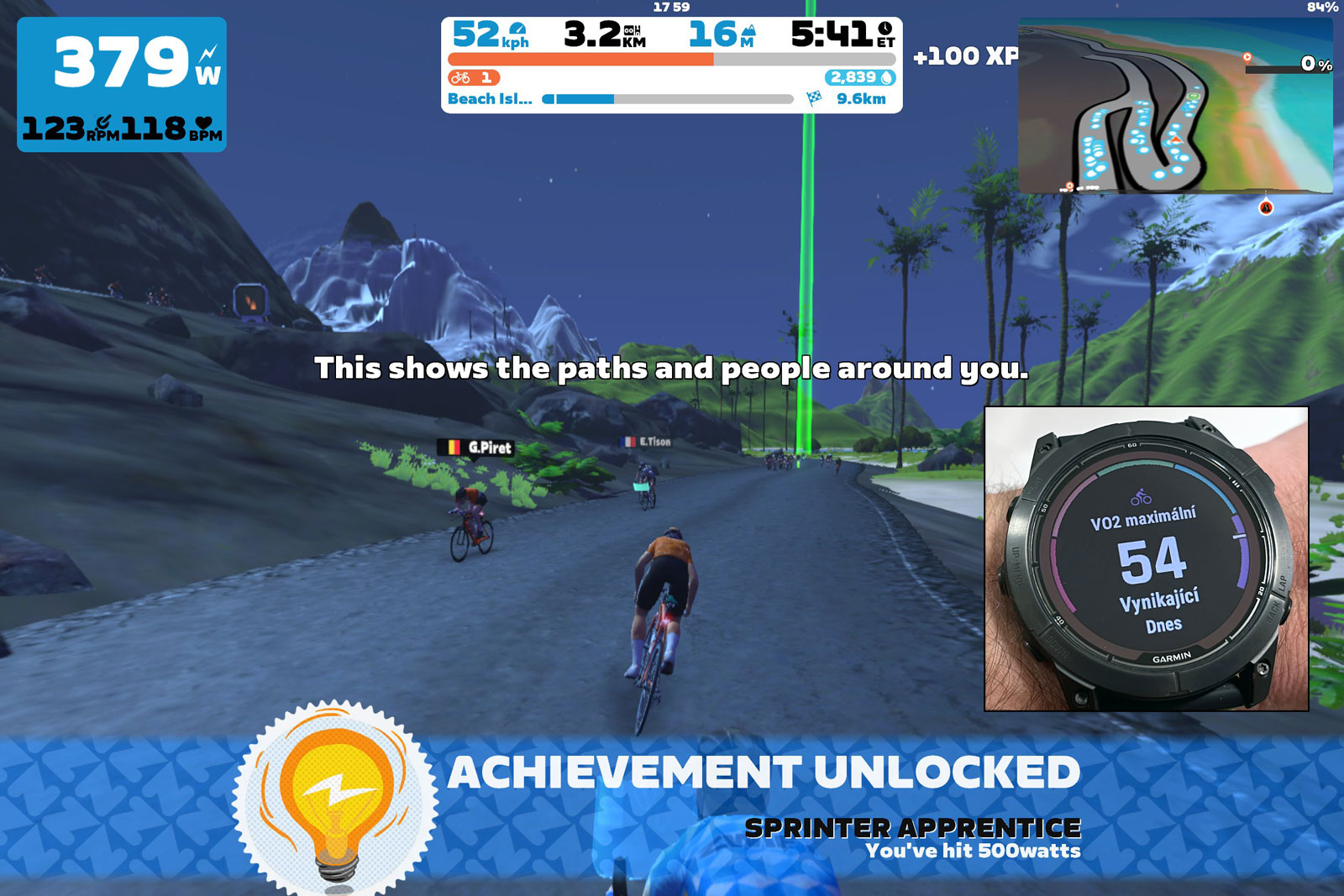Image resolution: width=1344 pixels, height=896 pixels.
Task: Click the light bulb achievement badge
Action: [x=336, y=797]
